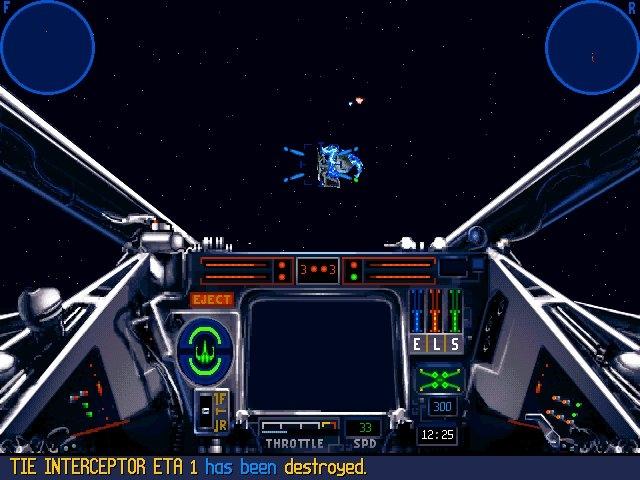Image resolution: width=640 pixels, height=480 pixels.
Task: Click the front sensor scope
Action: tap(47, 44)
